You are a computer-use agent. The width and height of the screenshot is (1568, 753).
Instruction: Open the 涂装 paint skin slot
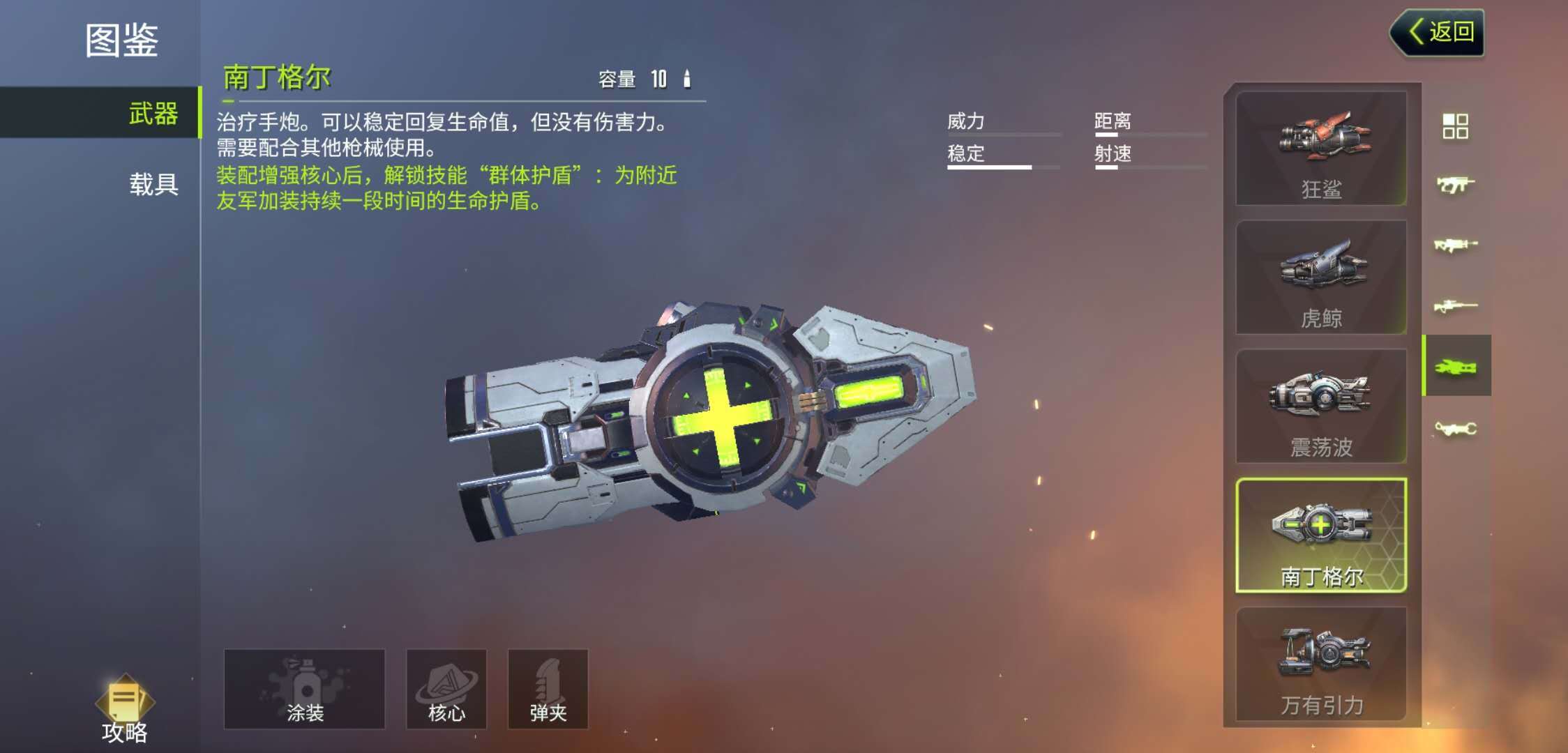click(x=304, y=689)
